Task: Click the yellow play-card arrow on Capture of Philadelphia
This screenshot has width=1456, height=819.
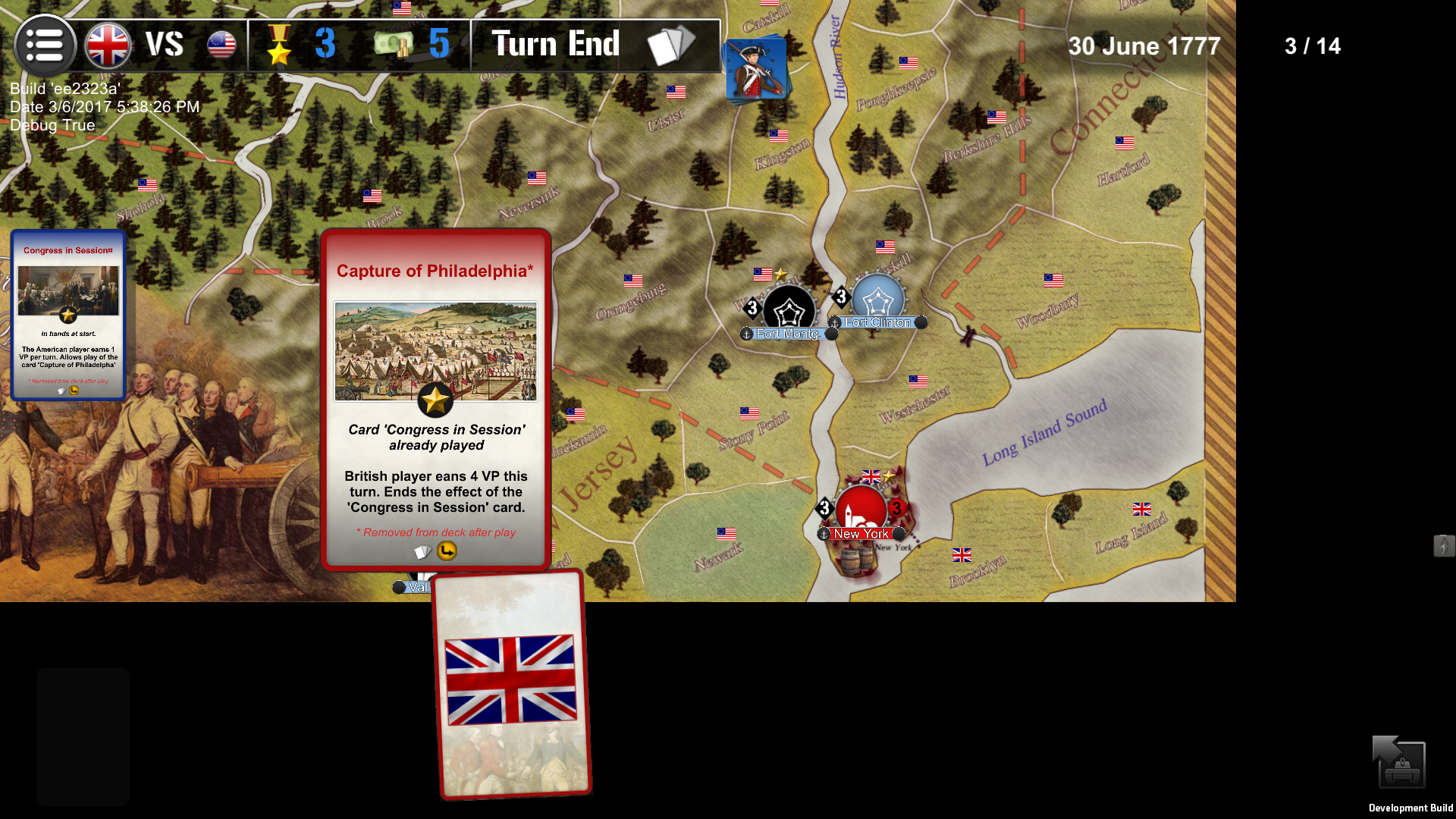Action: click(447, 551)
